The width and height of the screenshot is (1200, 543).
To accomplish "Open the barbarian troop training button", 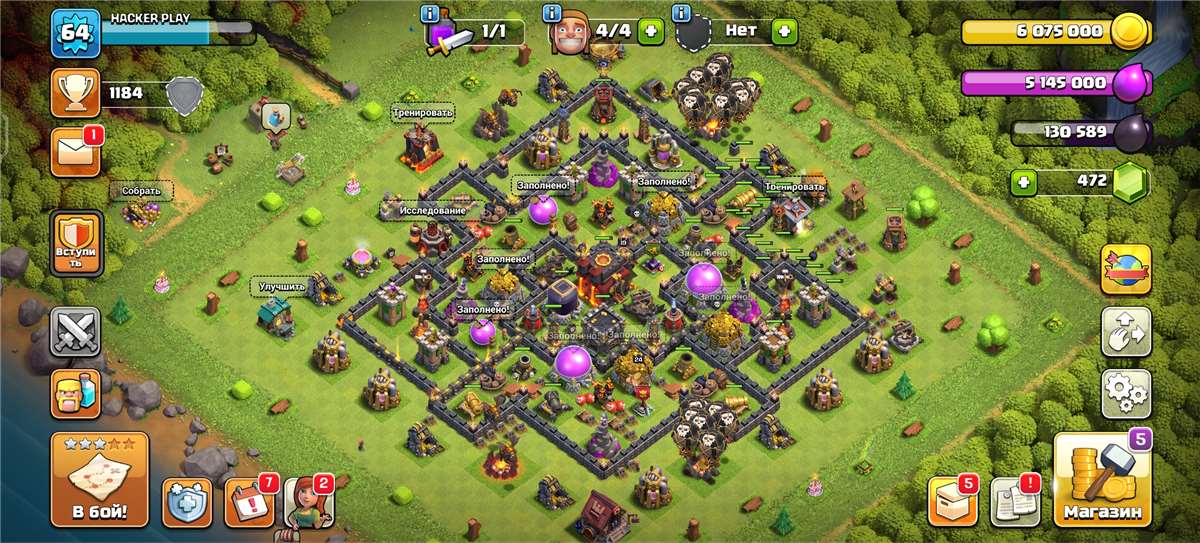I will (x=76, y=391).
